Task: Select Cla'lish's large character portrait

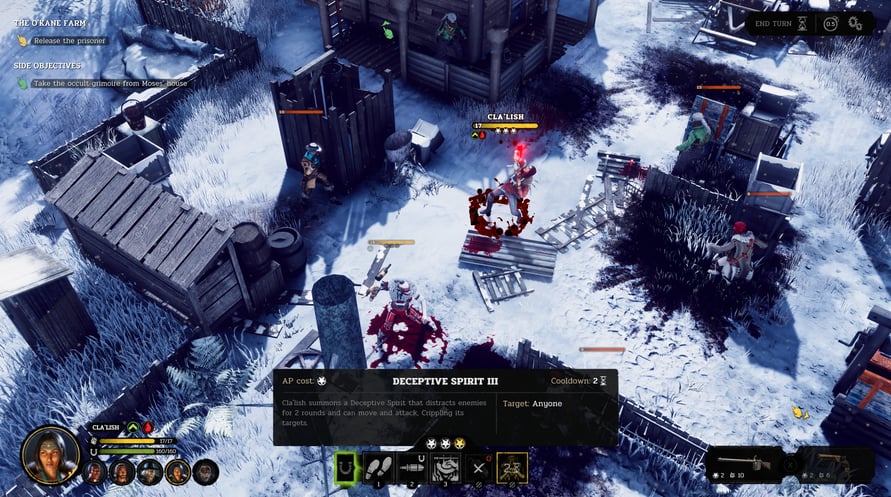Action: click(50, 455)
